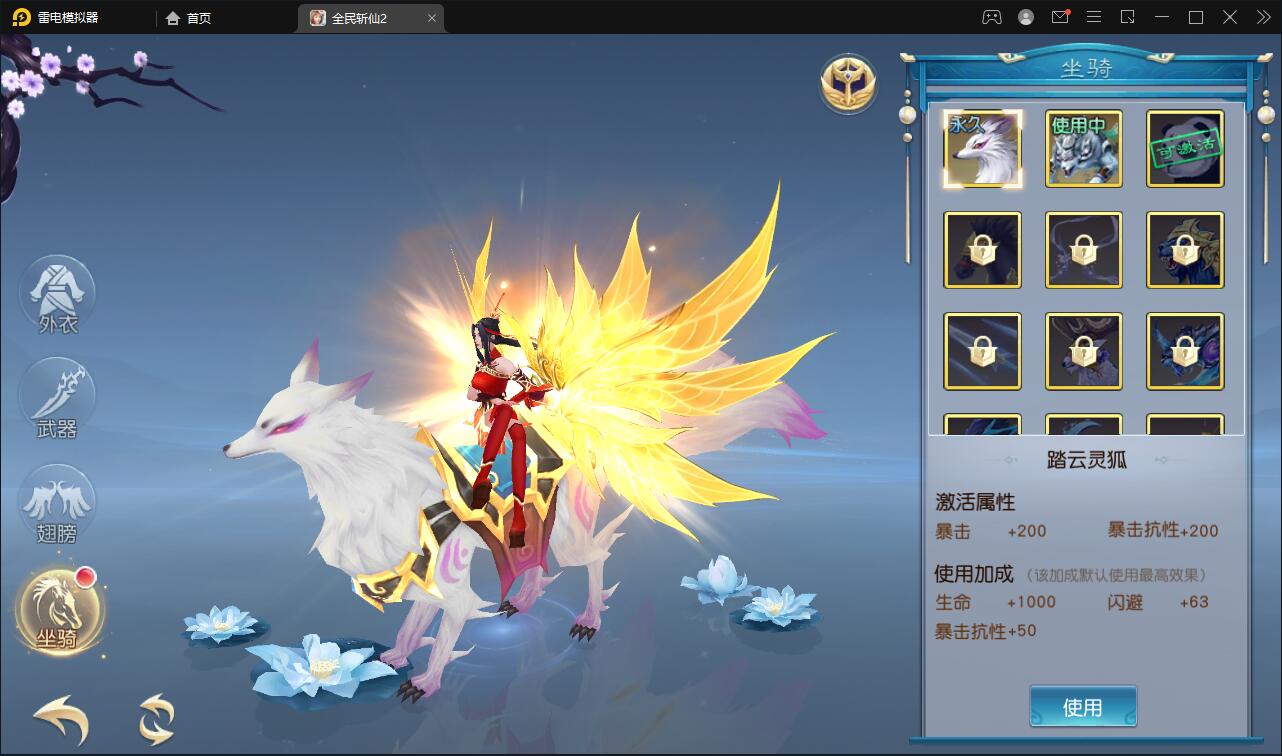Select the 武器 (weapon) icon on left sidebar
This screenshot has height=756, width=1282.
57,397
